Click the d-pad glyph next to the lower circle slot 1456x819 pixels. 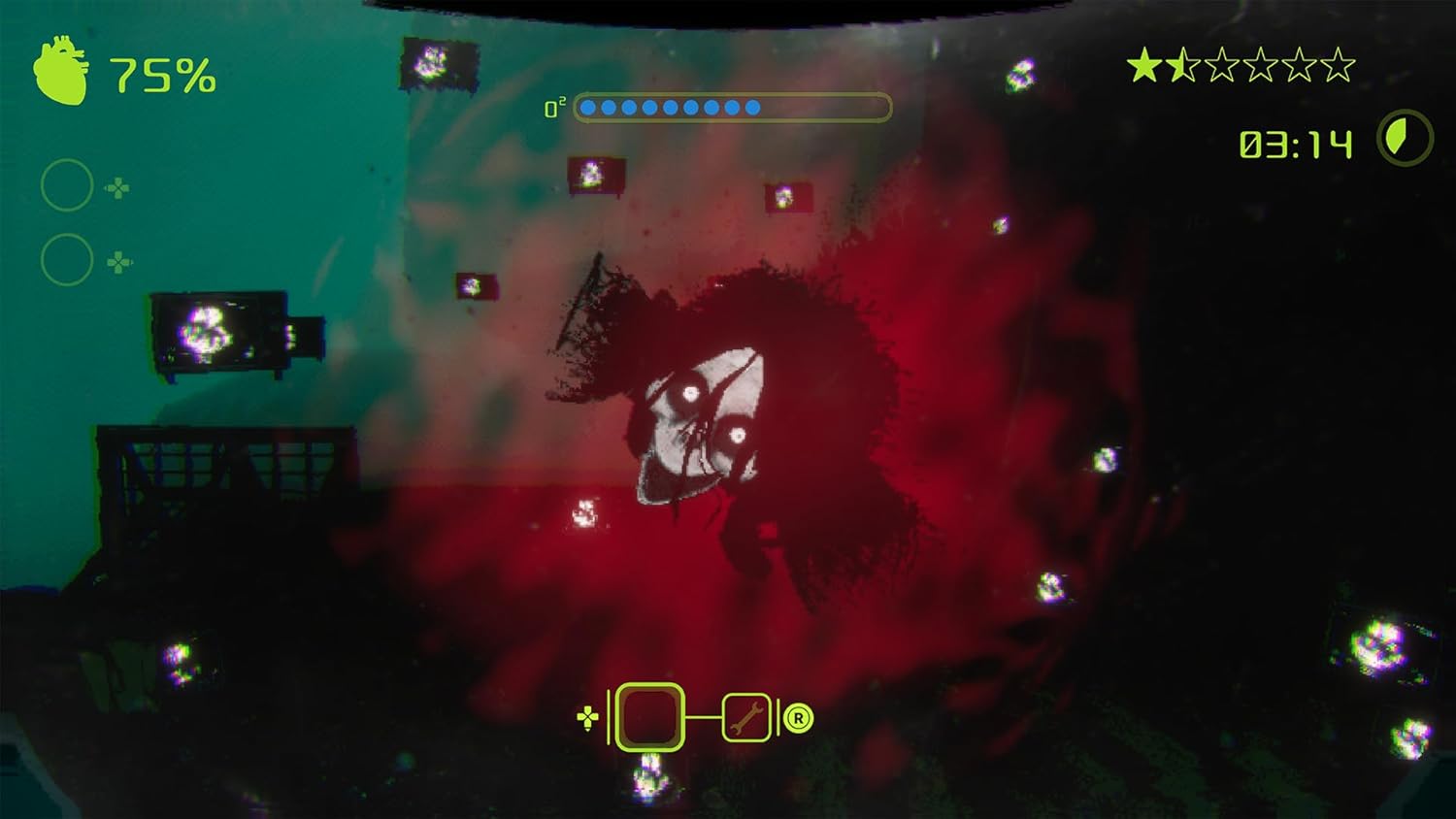point(118,261)
